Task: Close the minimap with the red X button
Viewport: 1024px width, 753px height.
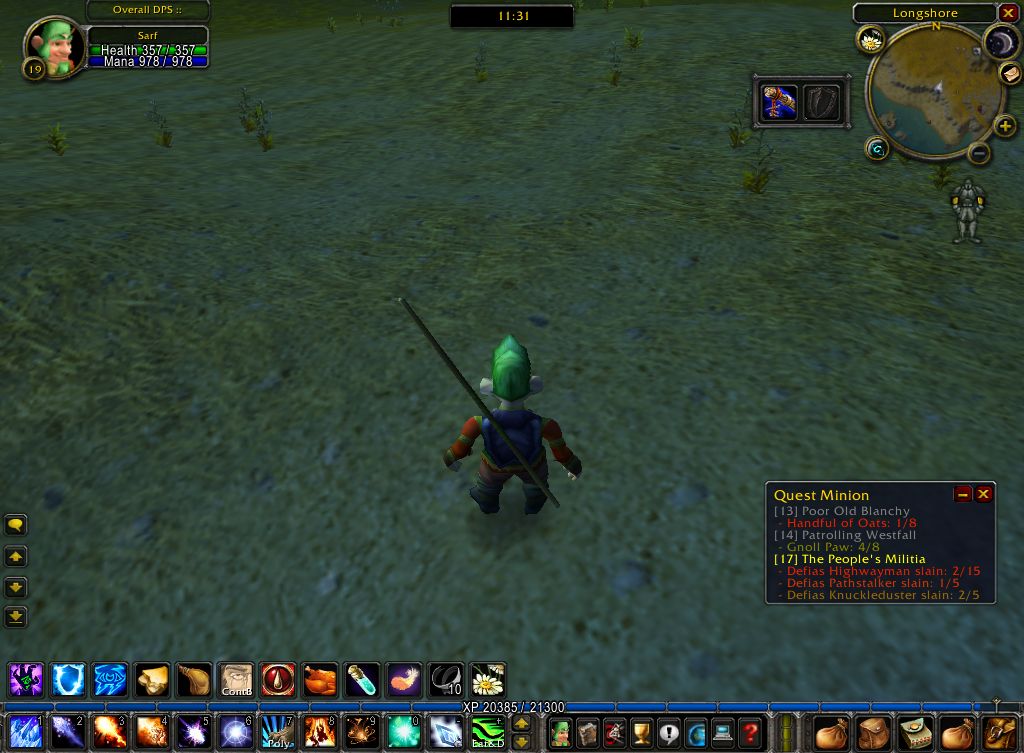Action: pos(1007,13)
